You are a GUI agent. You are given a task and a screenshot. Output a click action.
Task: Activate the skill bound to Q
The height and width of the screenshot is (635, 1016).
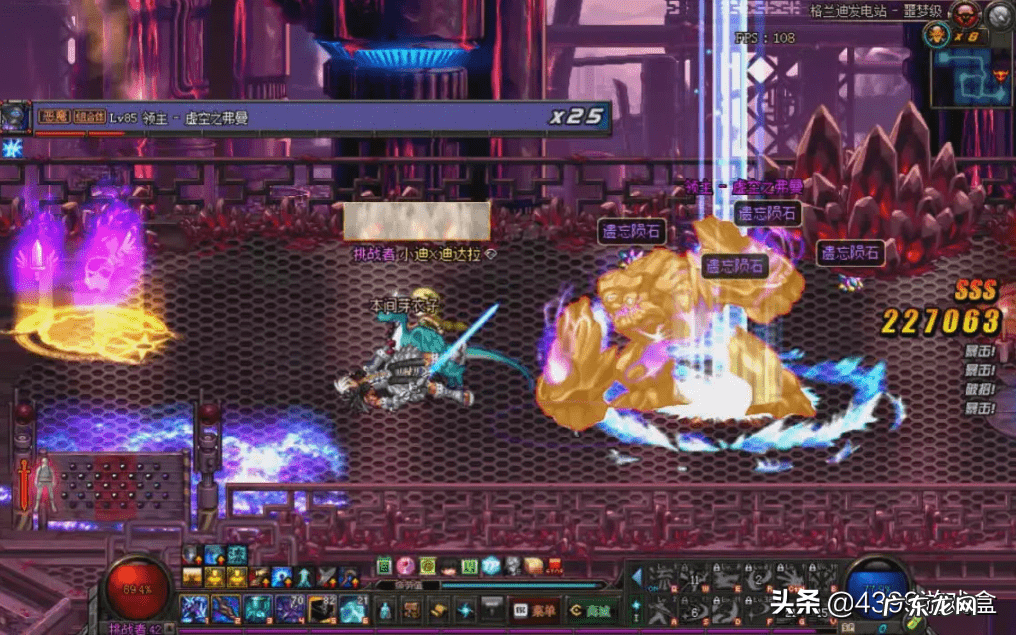660,578
